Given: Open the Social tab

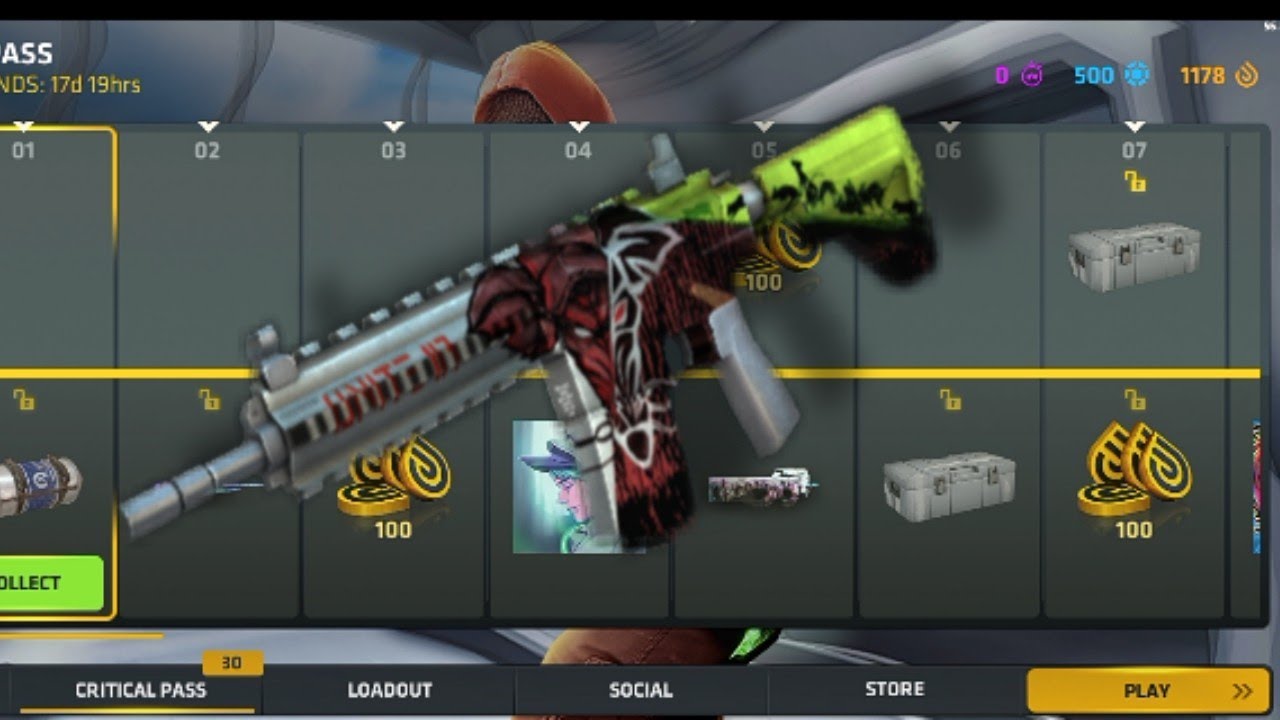Looking at the screenshot, I should click(641, 690).
